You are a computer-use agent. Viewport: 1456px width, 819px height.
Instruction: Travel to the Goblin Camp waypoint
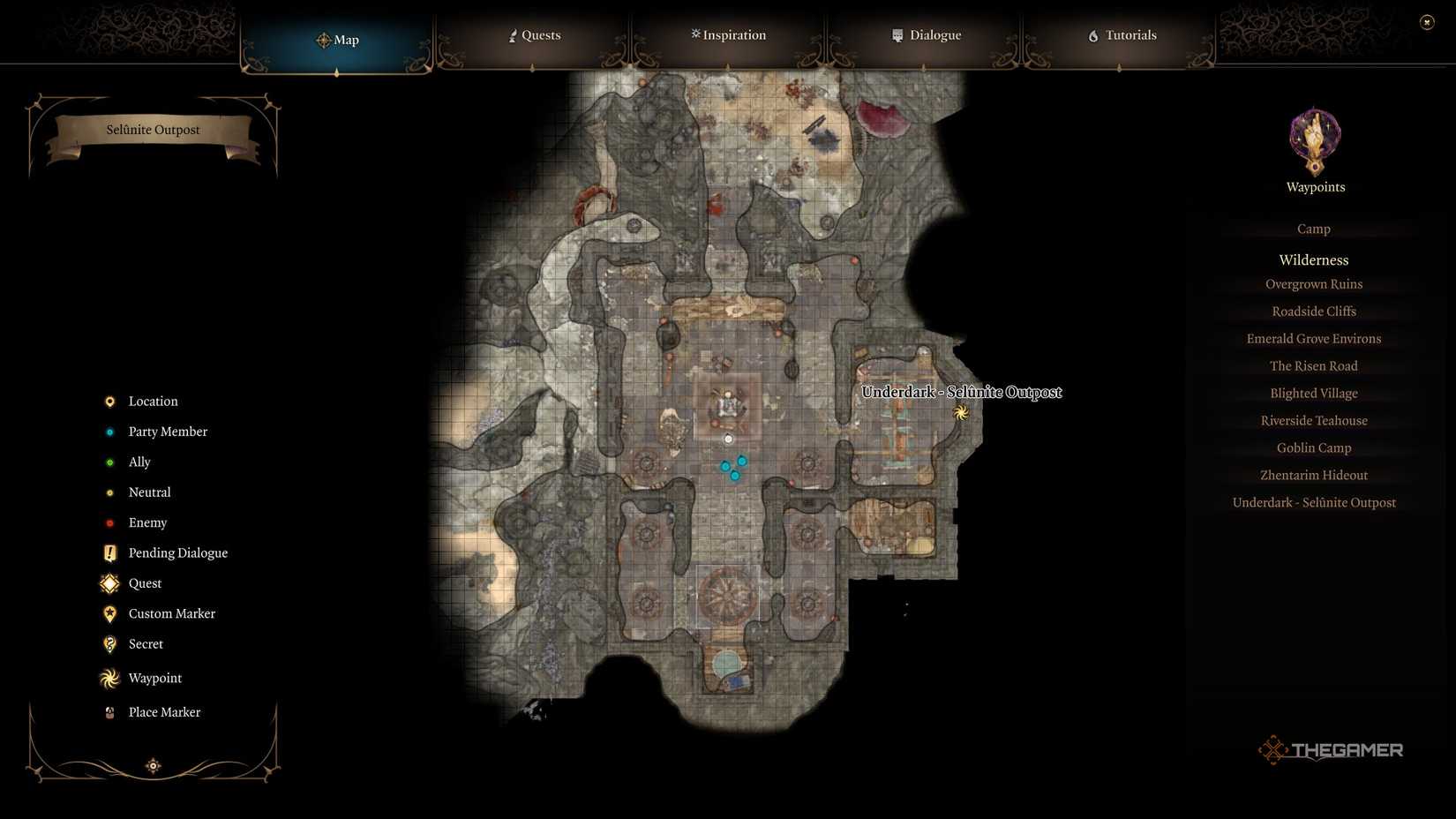click(1314, 447)
